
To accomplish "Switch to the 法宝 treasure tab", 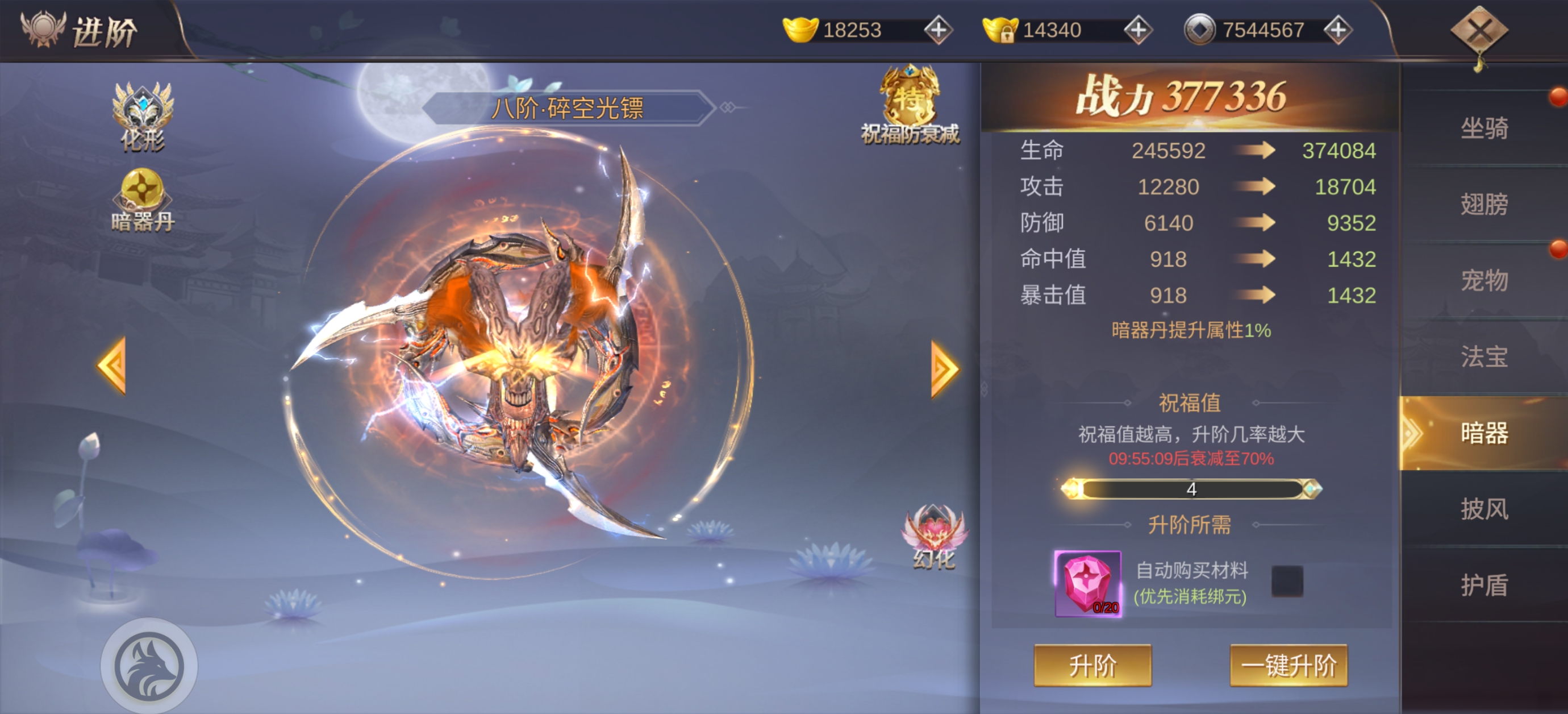I will 1484,356.
